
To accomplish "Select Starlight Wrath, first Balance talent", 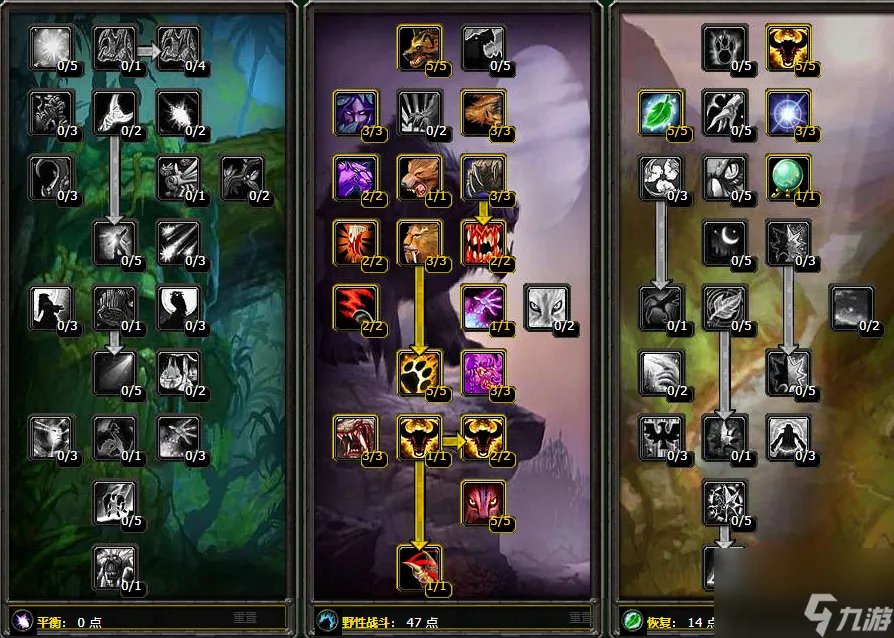I will (50, 47).
